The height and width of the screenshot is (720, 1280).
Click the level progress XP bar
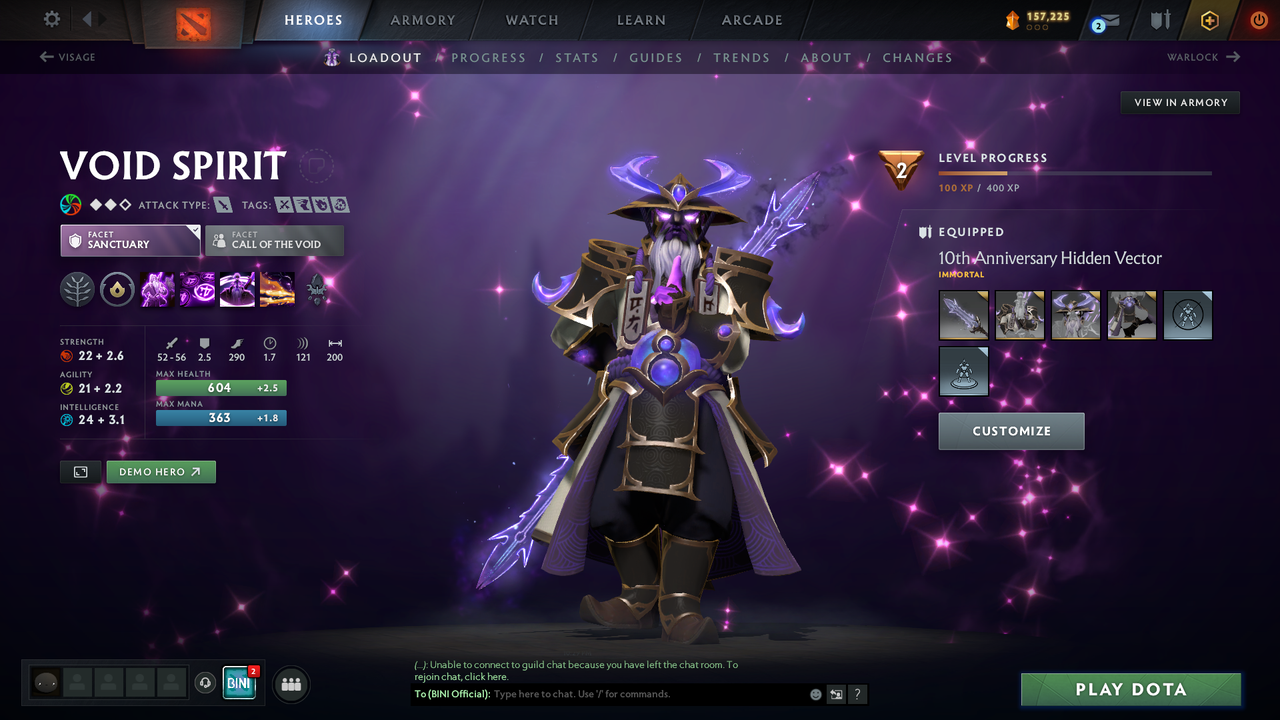pyautogui.click(x=1075, y=173)
